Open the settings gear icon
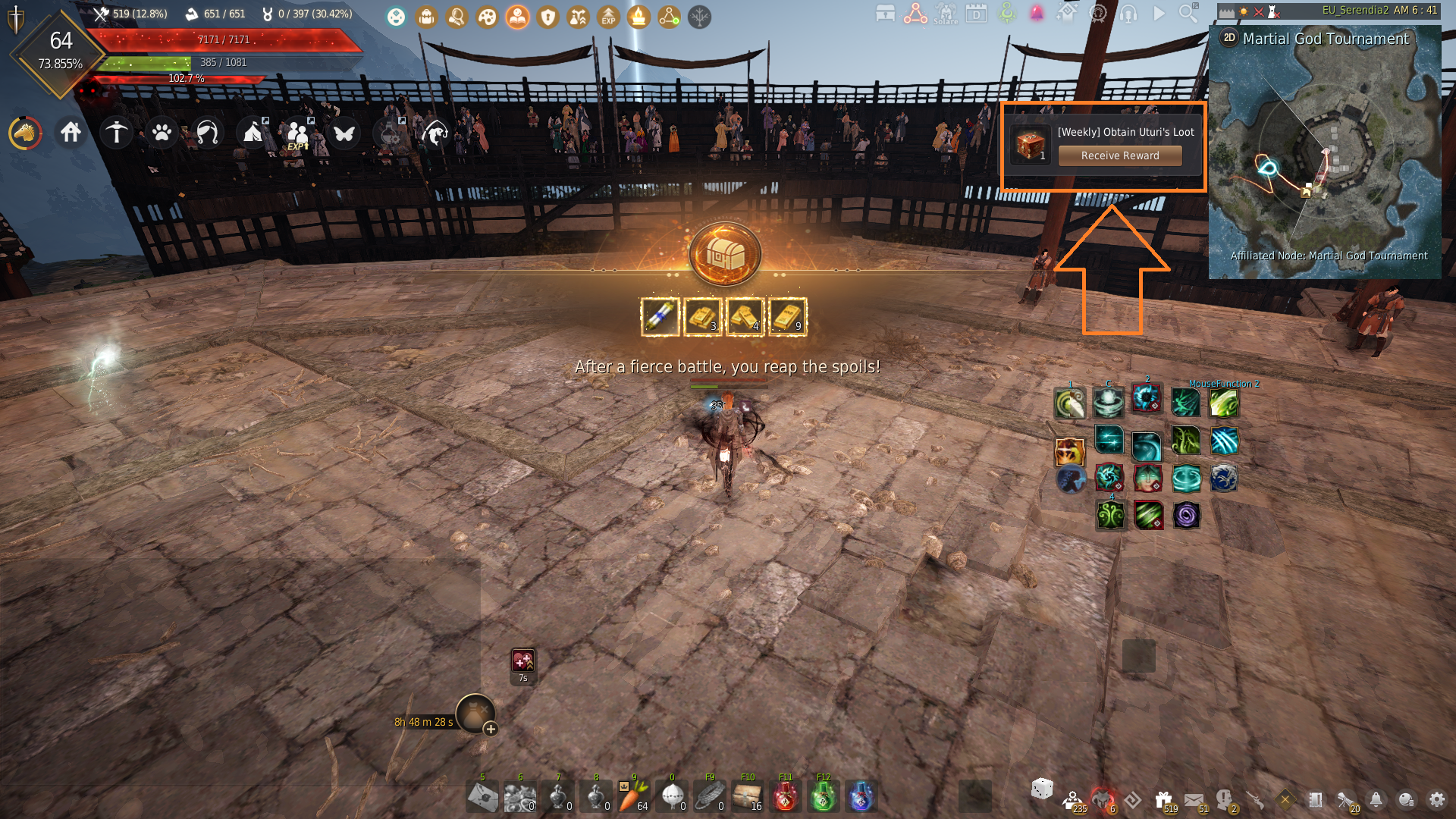 coord(1436,799)
